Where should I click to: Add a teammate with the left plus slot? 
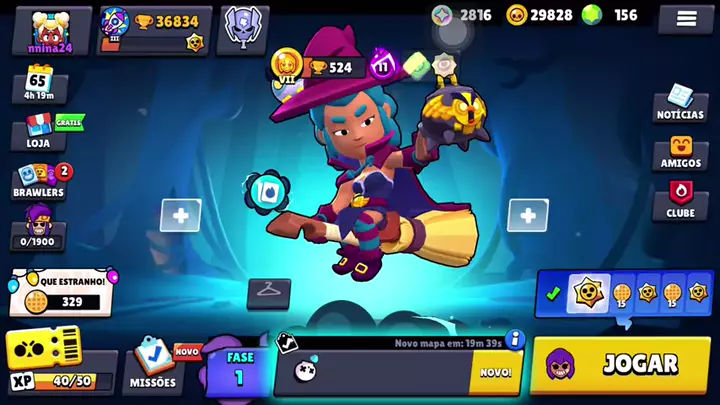click(180, 215)
